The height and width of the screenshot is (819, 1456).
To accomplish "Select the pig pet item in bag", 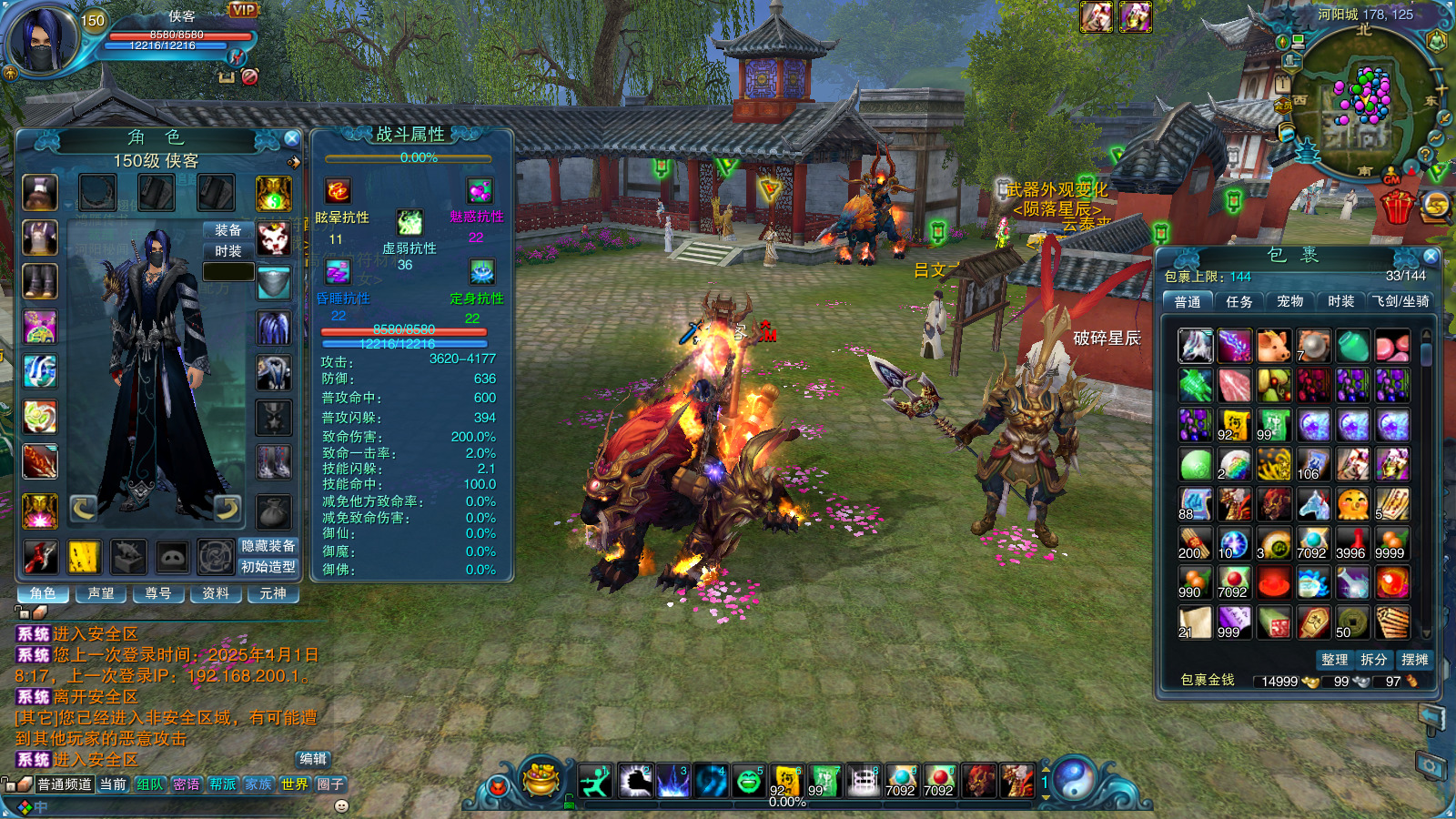I will [x=1273, y=346].
